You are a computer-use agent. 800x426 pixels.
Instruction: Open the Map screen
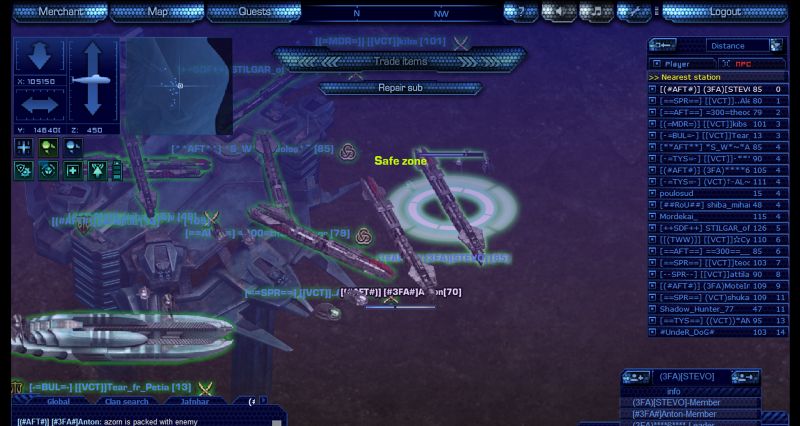tap(158, 12)
